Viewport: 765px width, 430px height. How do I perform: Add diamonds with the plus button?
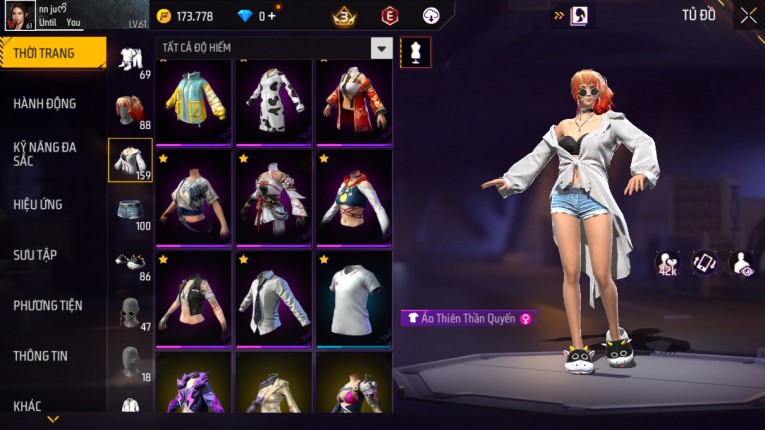(271, 16)
